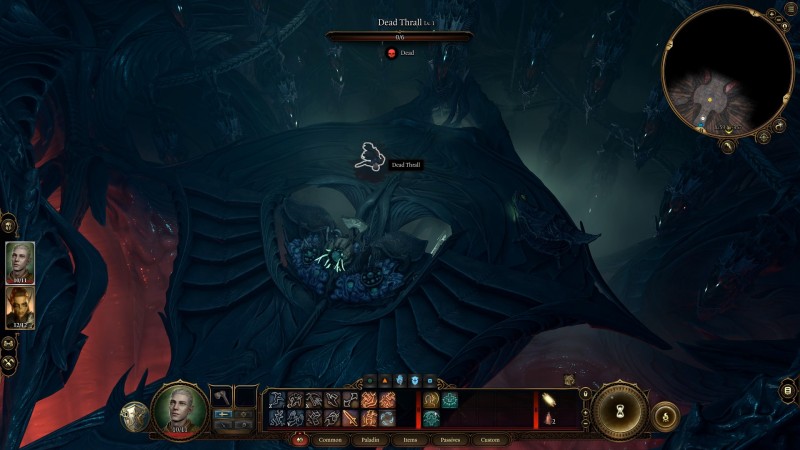Use the scroll item in the hotbar
This screenshot has height=450, width=800.
[551, 400]
